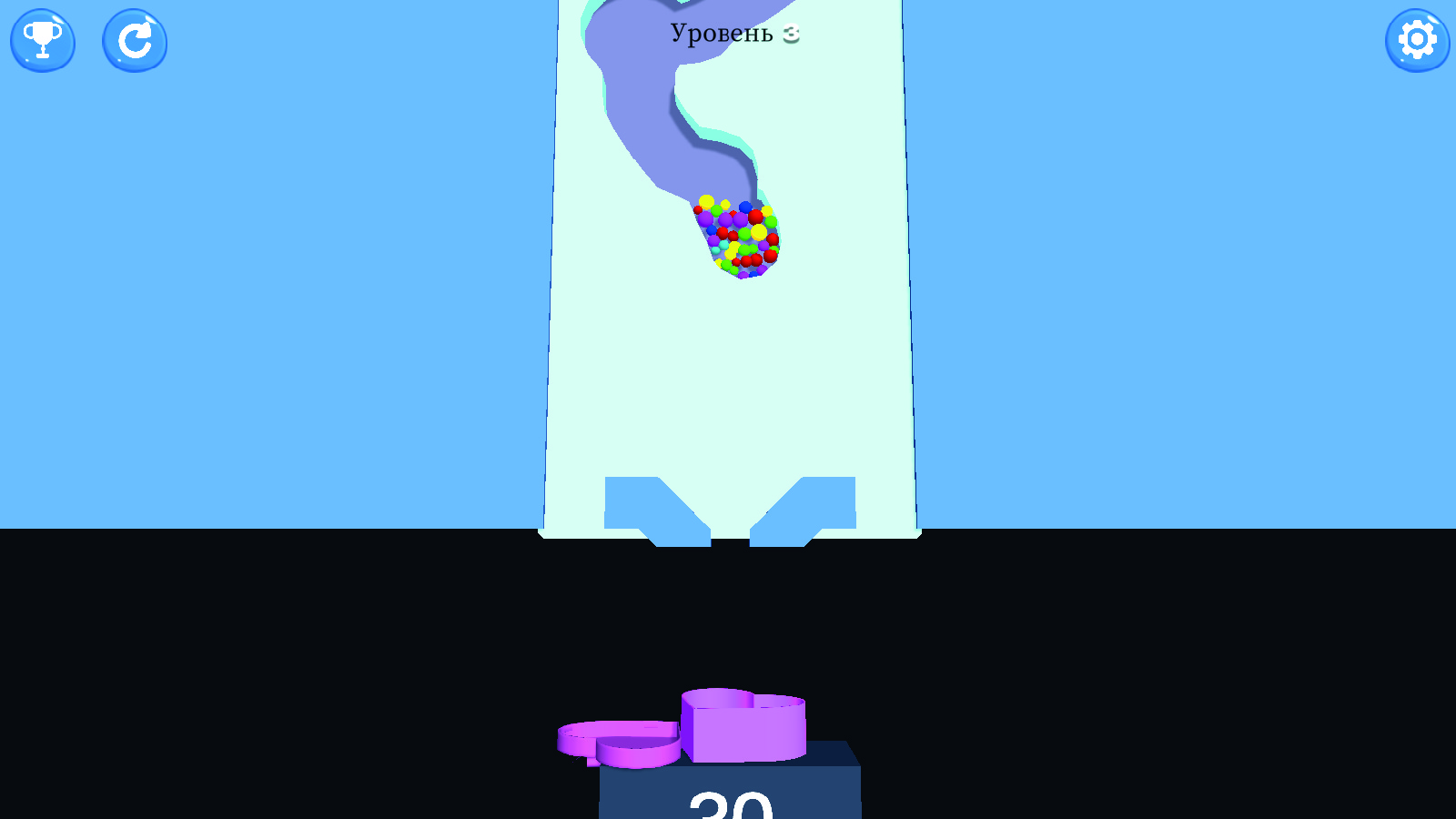Viewport: 1456px width, 819px height.
Task: Tap the cluster of colored balls
Action: click(735, 237)
